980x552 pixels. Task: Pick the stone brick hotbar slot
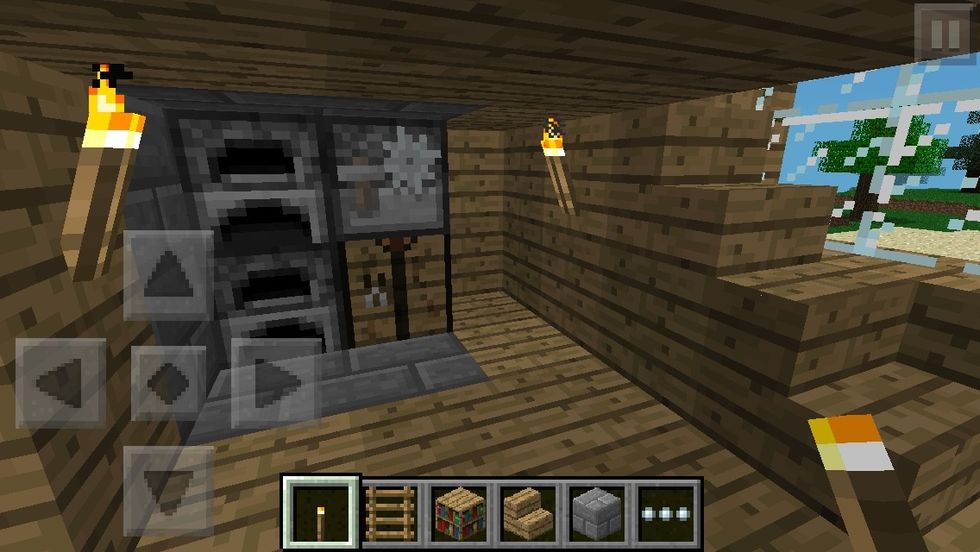pyautogui.click(x=597, y=514)
